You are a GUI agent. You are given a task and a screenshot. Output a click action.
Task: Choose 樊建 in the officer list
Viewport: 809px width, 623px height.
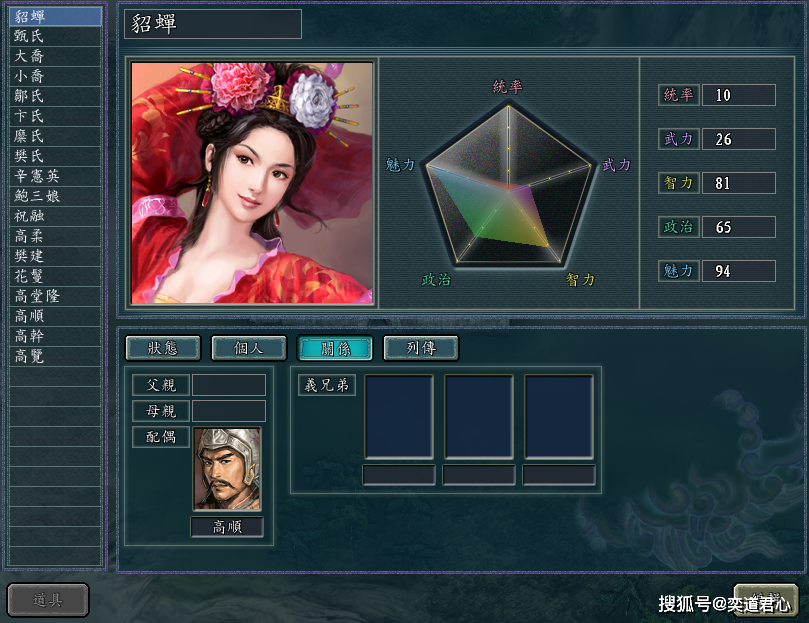click(x=55, y=256)
